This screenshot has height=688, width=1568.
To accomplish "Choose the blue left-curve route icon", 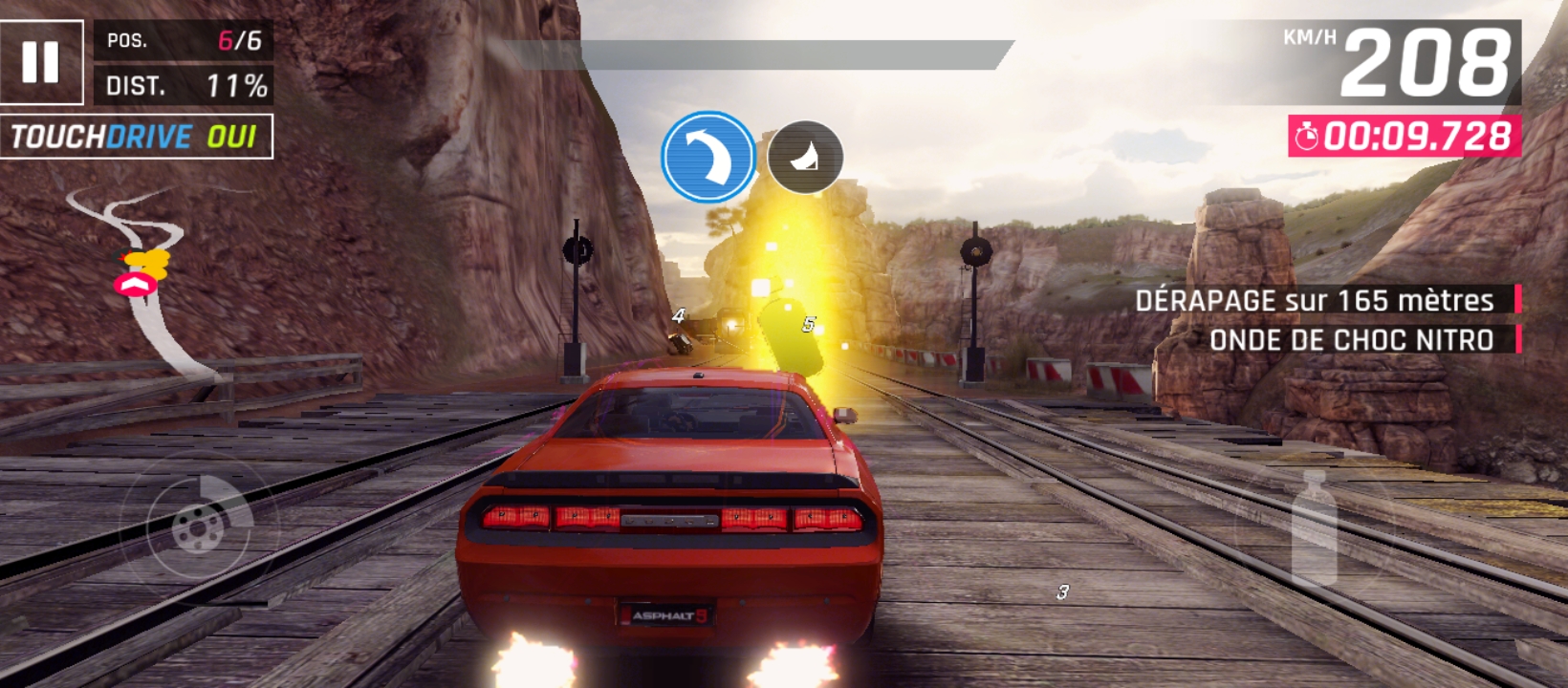I will click(x=708, y=158).
